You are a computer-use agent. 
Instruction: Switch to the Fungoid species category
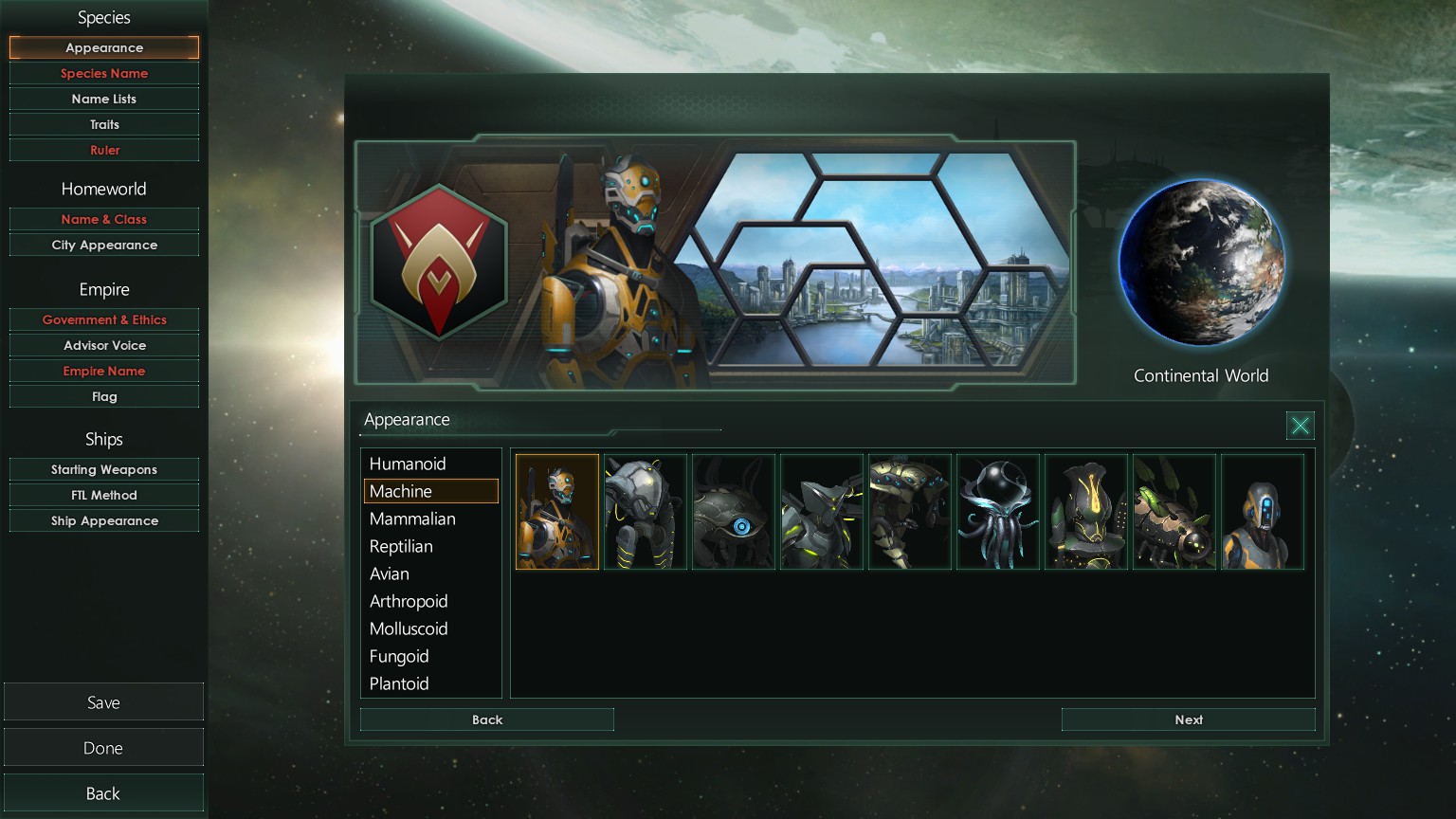coord(399,656)
